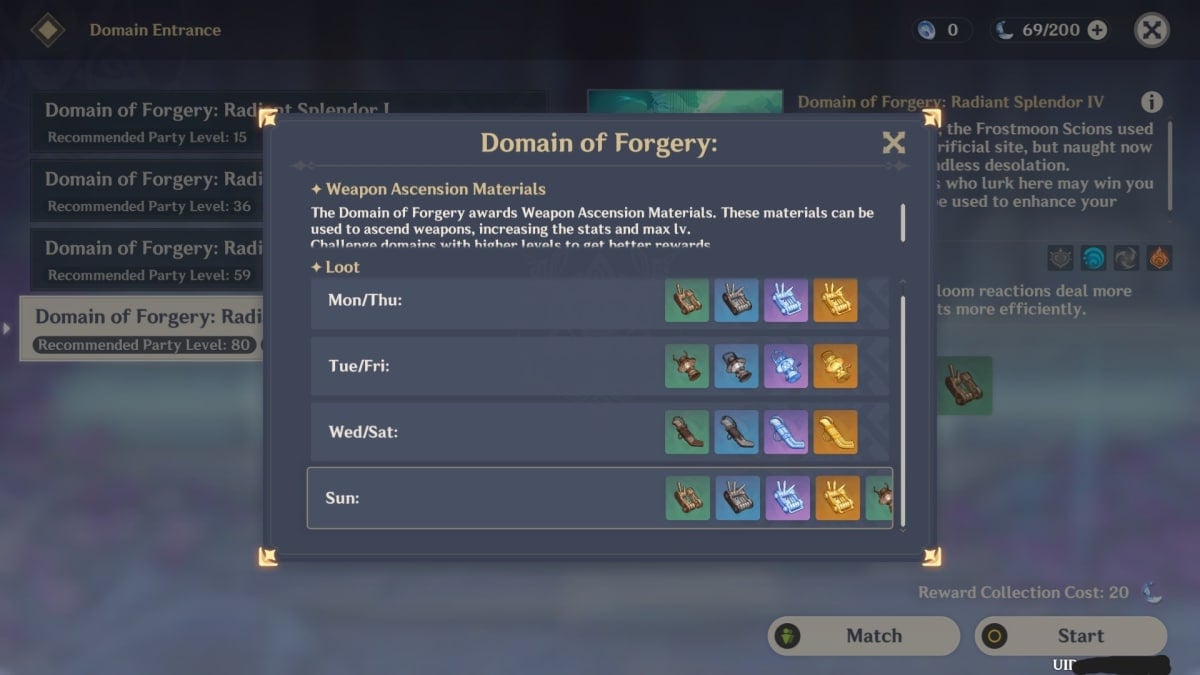The height and width of the screenshot is (675, 1200).
Task: Inspect the blue Wed/Sat weapon material
Action: pyautogui.click(x=736, y=432)
